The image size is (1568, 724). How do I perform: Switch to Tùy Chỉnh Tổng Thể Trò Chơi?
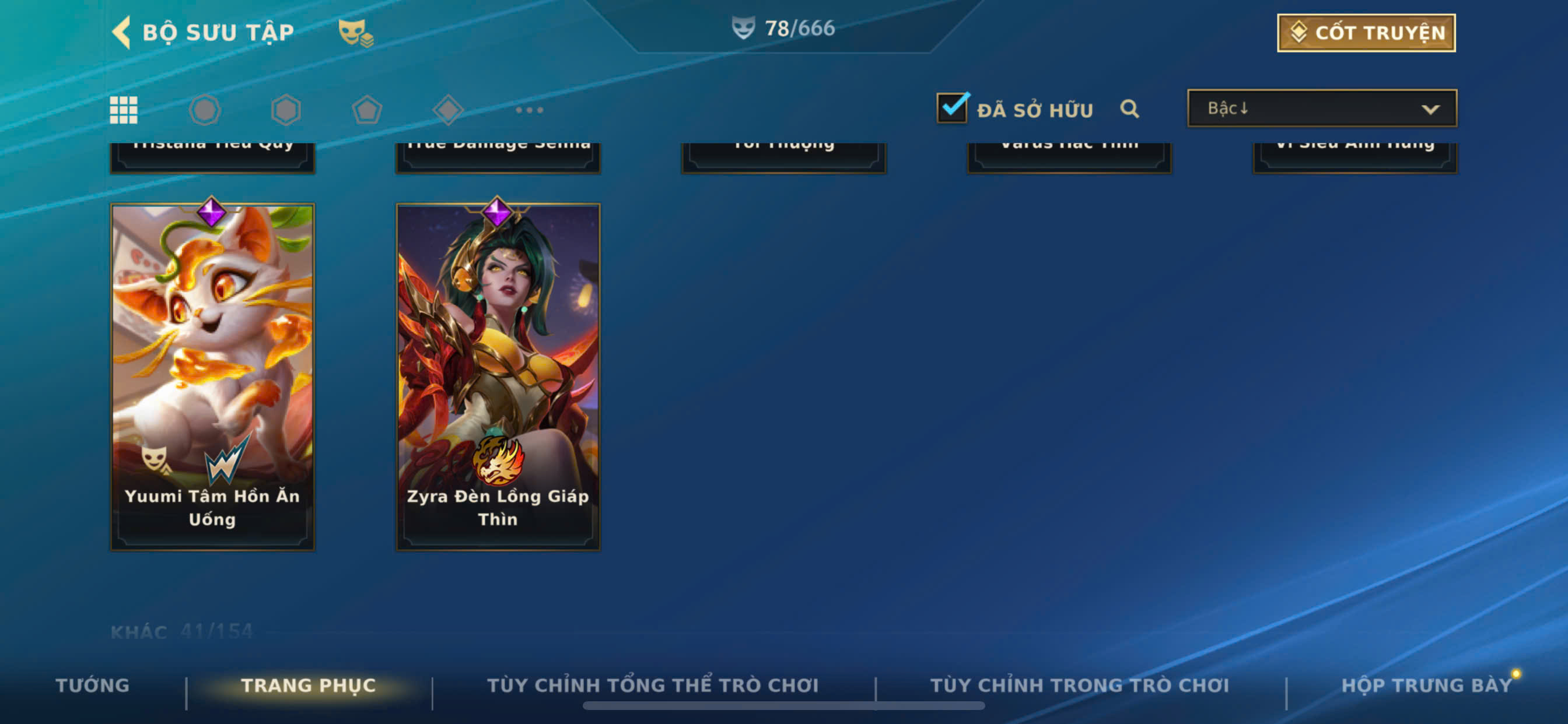[x=653, y=685]
